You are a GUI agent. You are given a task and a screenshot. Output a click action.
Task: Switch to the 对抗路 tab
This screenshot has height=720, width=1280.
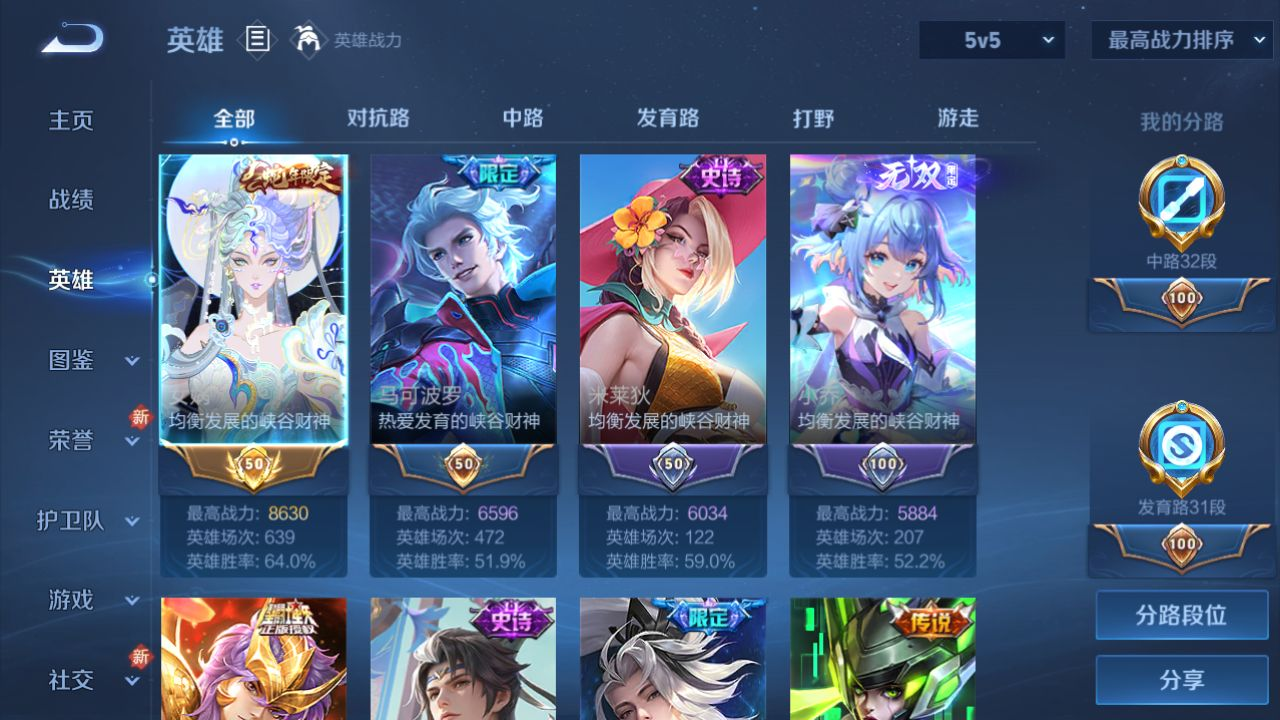(378, 118)
